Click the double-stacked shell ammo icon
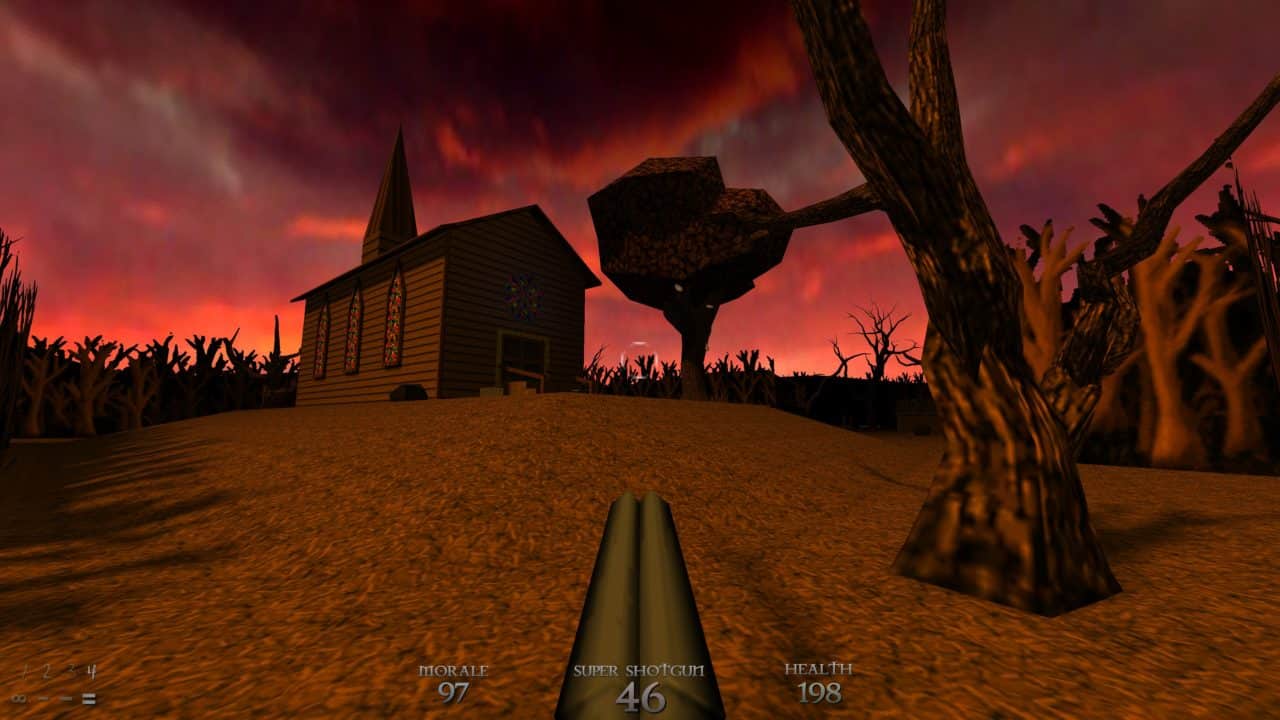 pyautogui.click(x=89, y=700)
